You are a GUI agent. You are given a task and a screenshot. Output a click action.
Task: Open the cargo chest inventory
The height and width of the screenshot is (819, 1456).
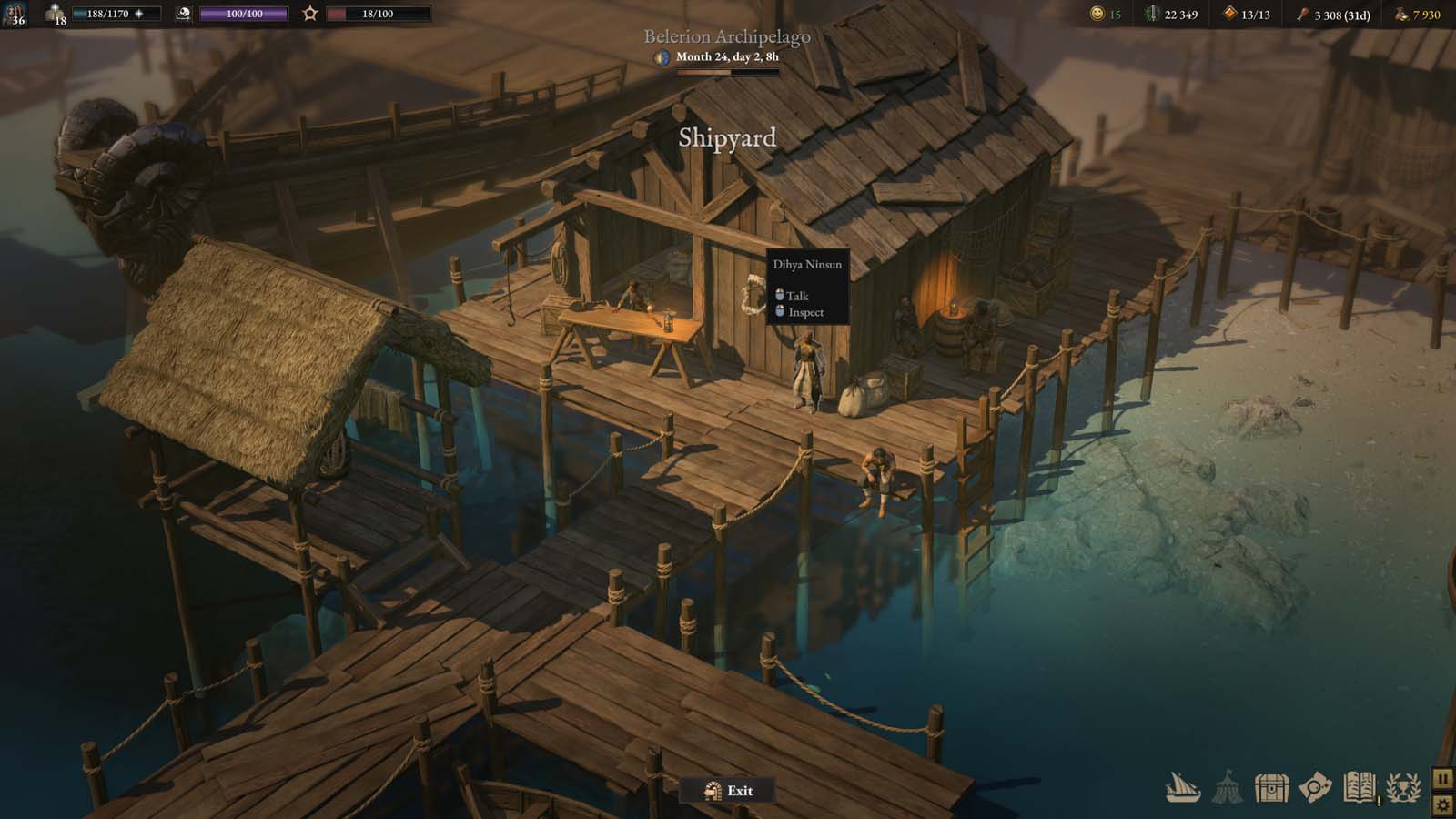(1271, 790)
